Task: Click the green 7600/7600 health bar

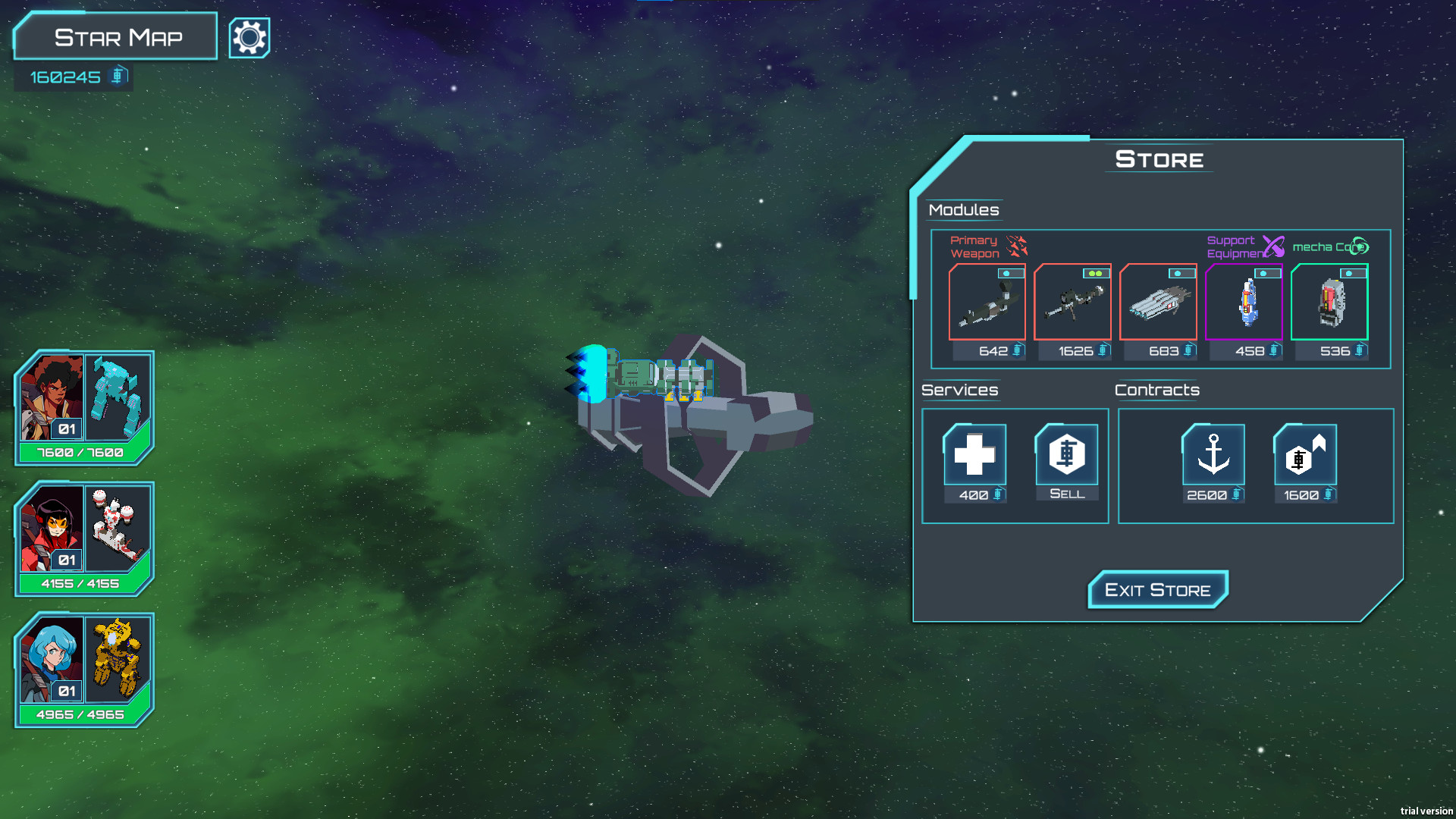Action: [79, 452]
